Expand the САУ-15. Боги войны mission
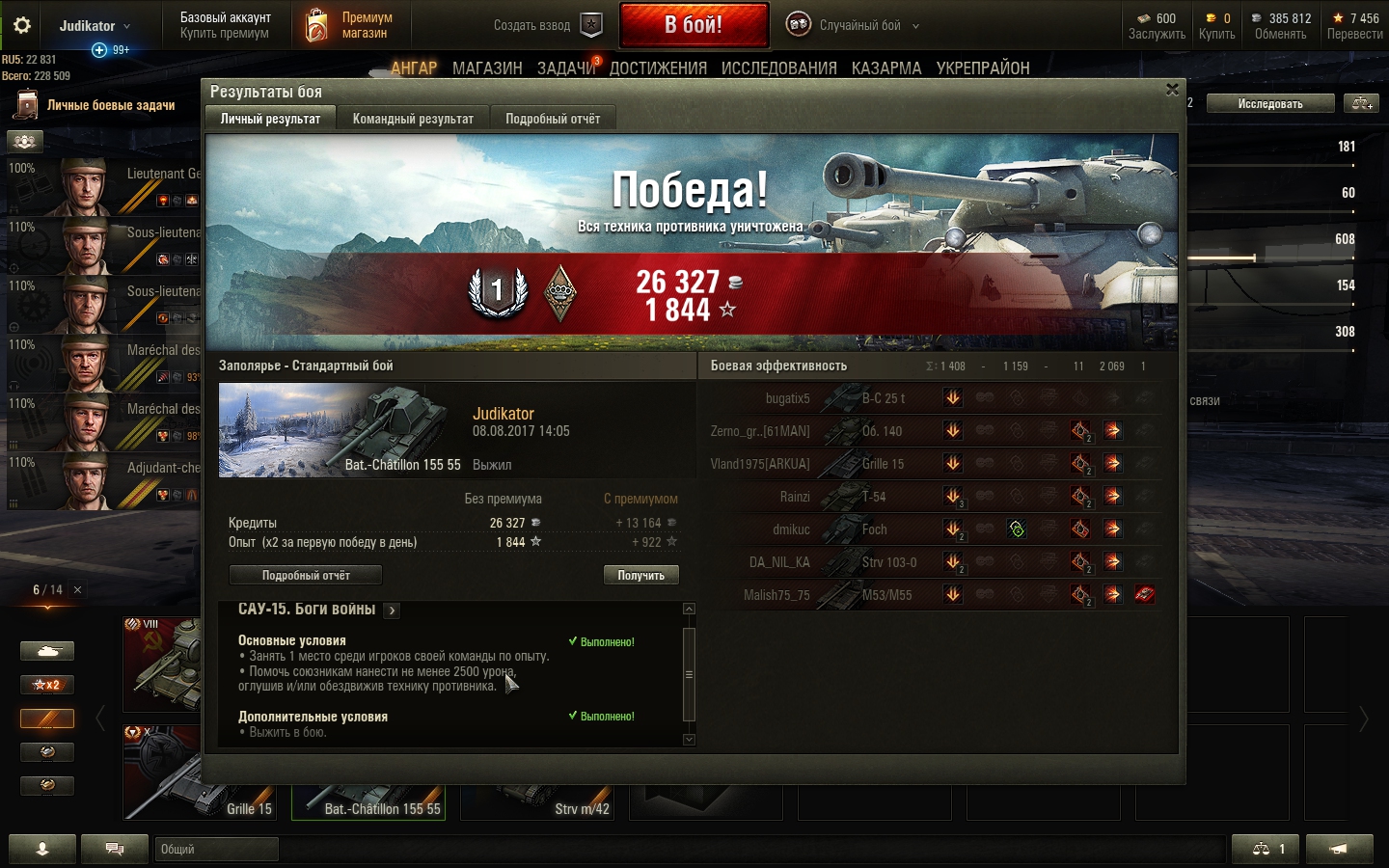Screen dimensions: 1389x868 [392, 610]
